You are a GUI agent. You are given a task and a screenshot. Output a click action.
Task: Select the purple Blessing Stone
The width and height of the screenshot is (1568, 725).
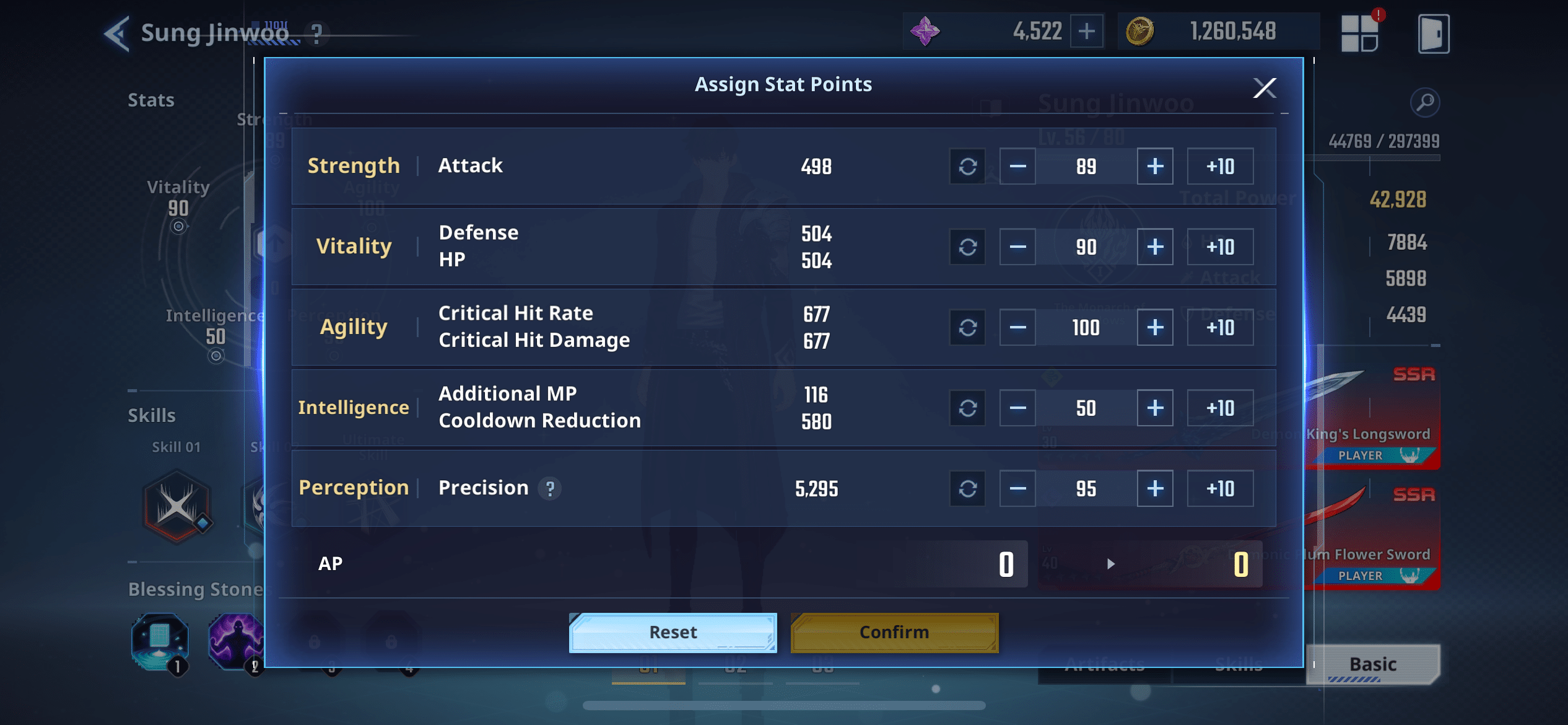pos(237,643)
